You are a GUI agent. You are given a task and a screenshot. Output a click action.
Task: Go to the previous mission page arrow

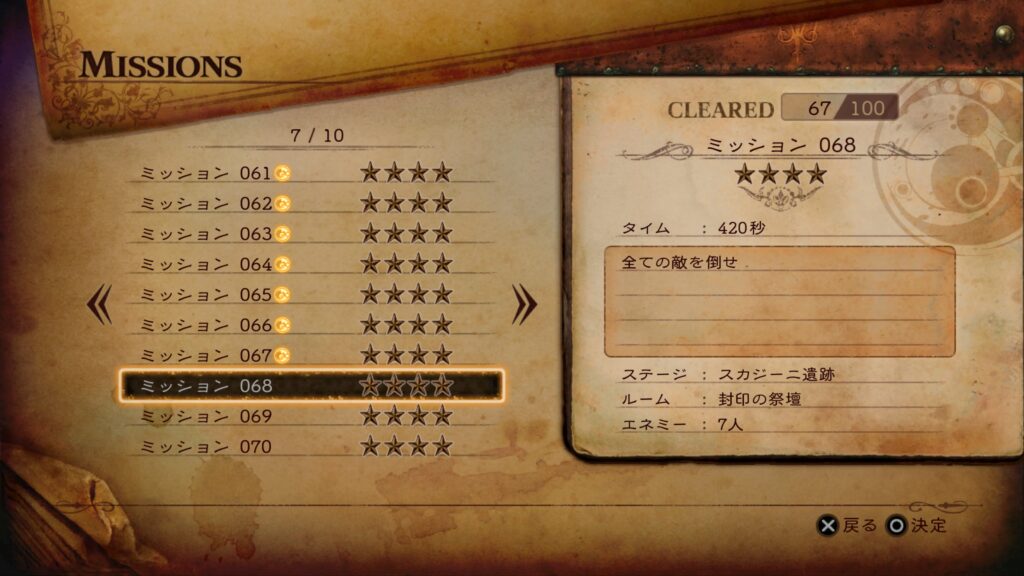pos(100,306)
